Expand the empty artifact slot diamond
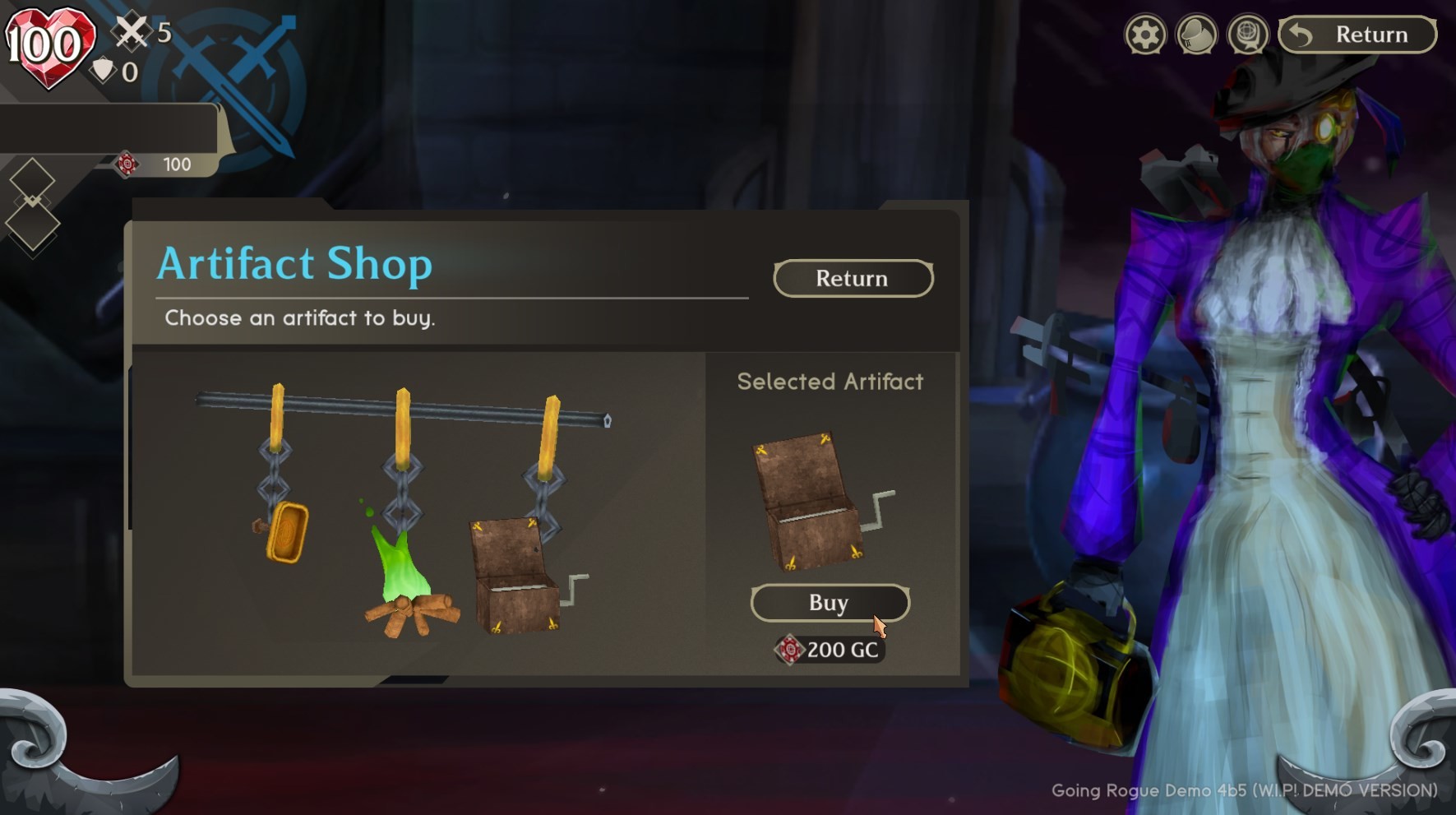This screenshot has height=815, width=1456. click(x=31, y=180)
